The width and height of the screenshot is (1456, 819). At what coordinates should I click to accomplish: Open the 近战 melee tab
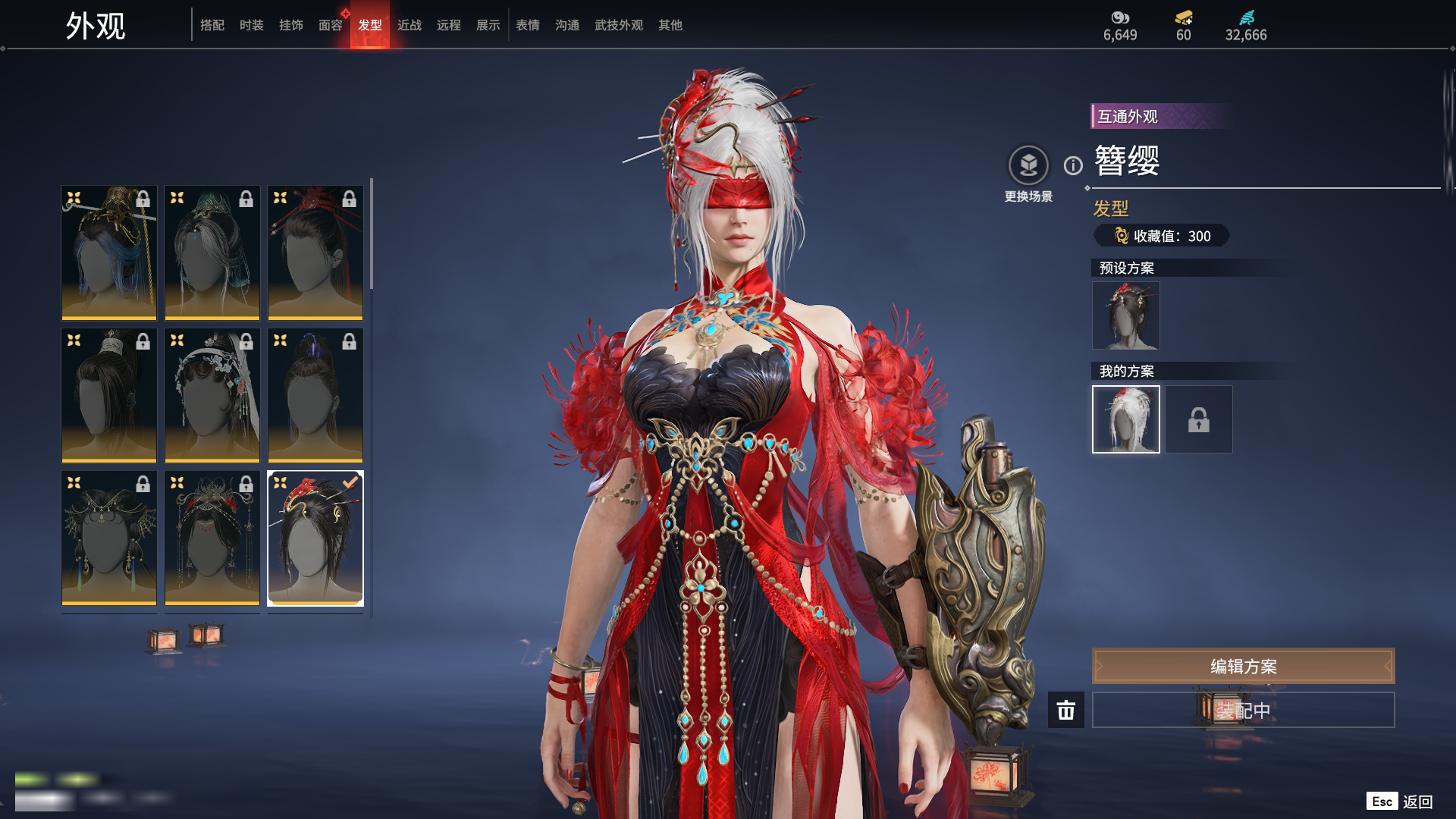(409, 25)
